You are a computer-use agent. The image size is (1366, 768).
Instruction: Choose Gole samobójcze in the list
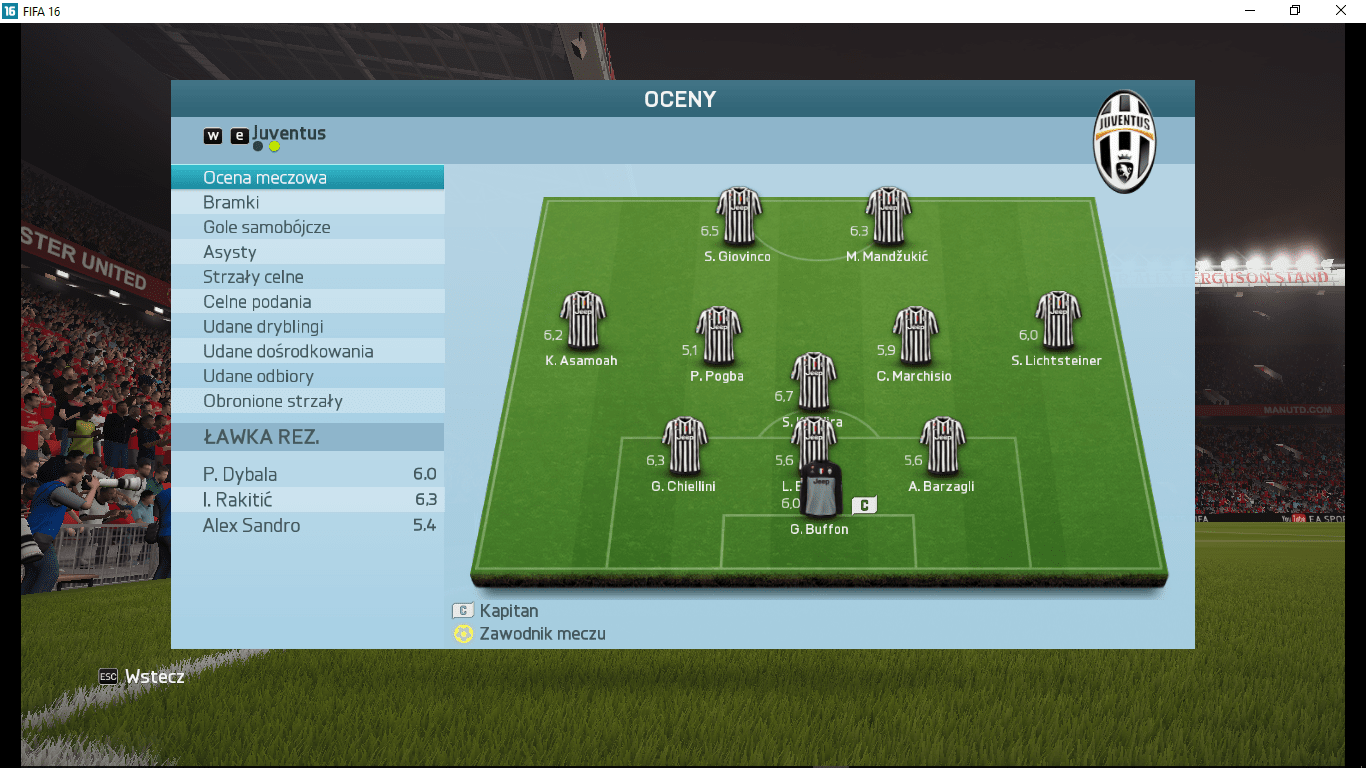[307, 227]
